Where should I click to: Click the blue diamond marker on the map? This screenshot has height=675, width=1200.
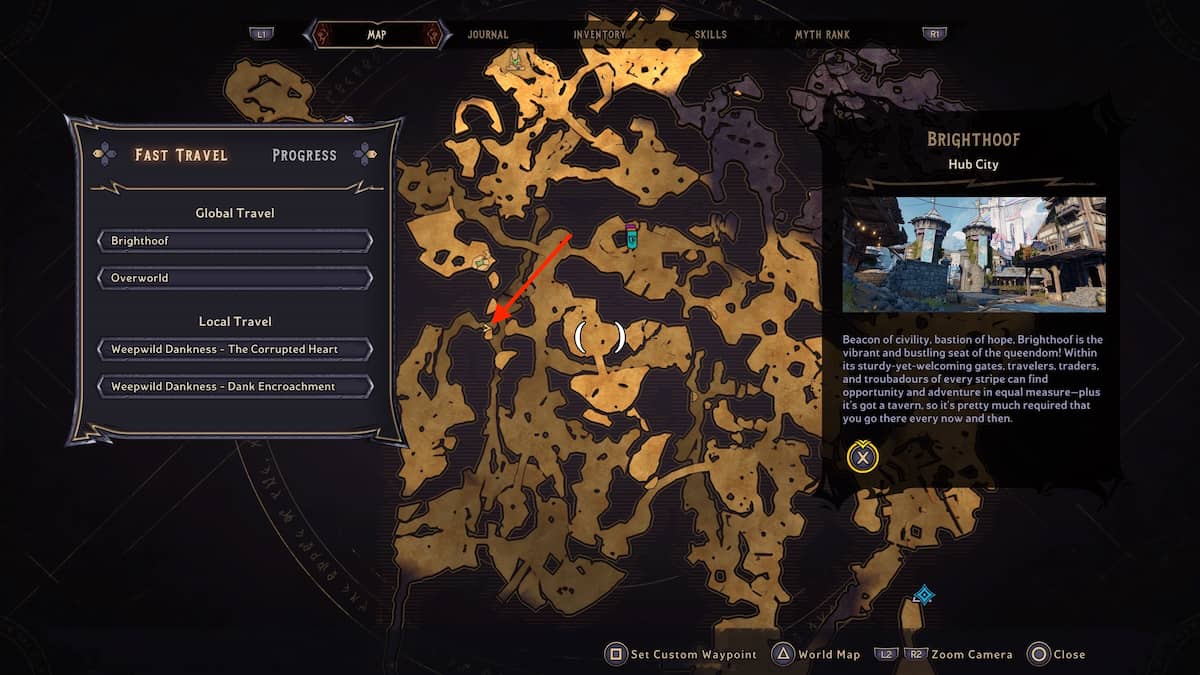point(924,596)
